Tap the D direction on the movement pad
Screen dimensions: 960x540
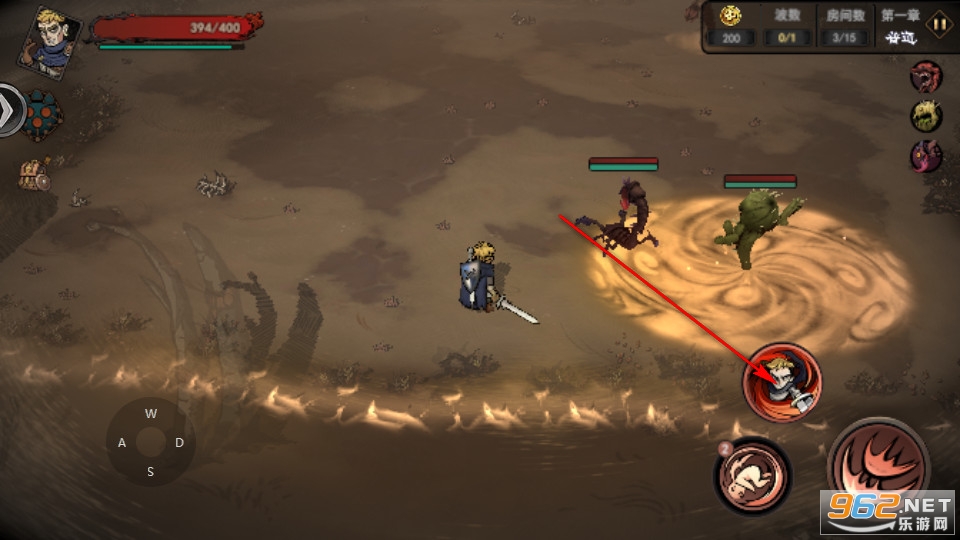[180, 442]
